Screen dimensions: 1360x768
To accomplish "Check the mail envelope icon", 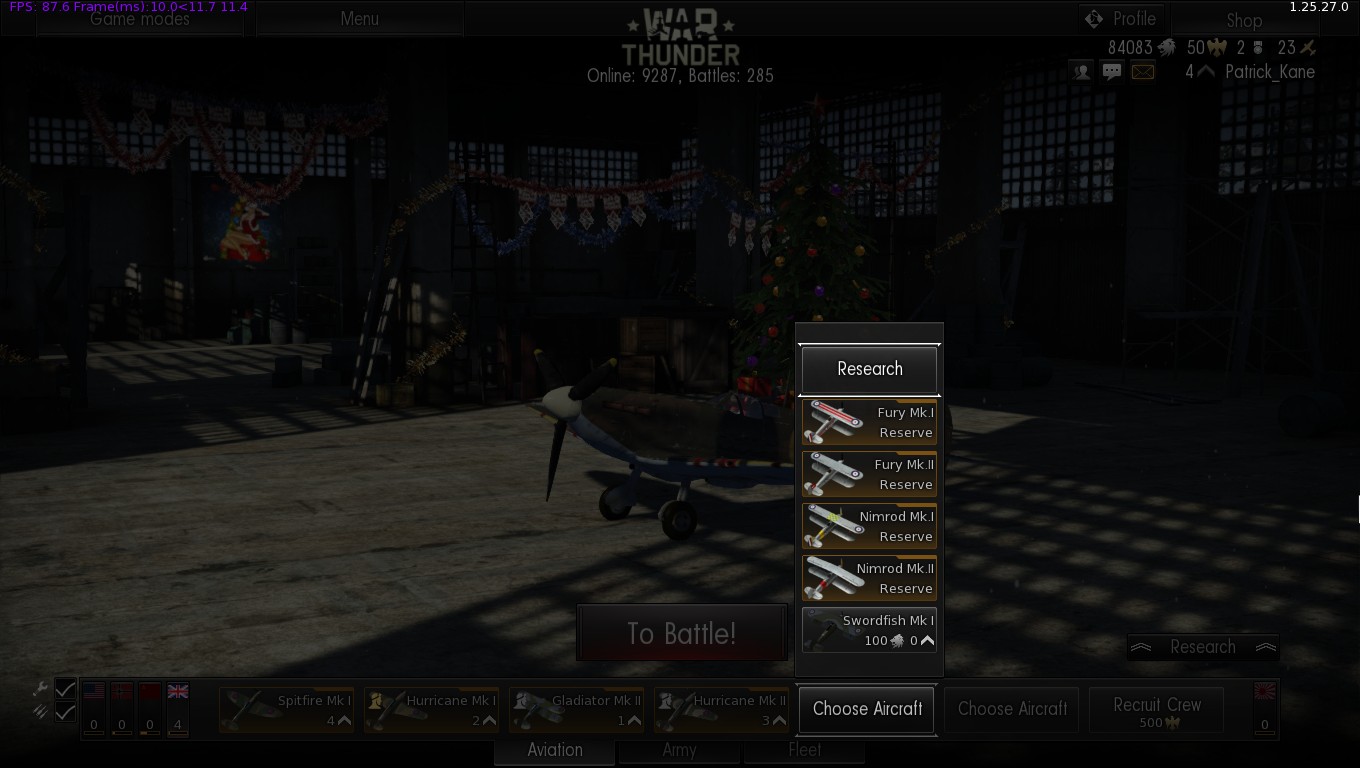I will tap(1142, 72).
